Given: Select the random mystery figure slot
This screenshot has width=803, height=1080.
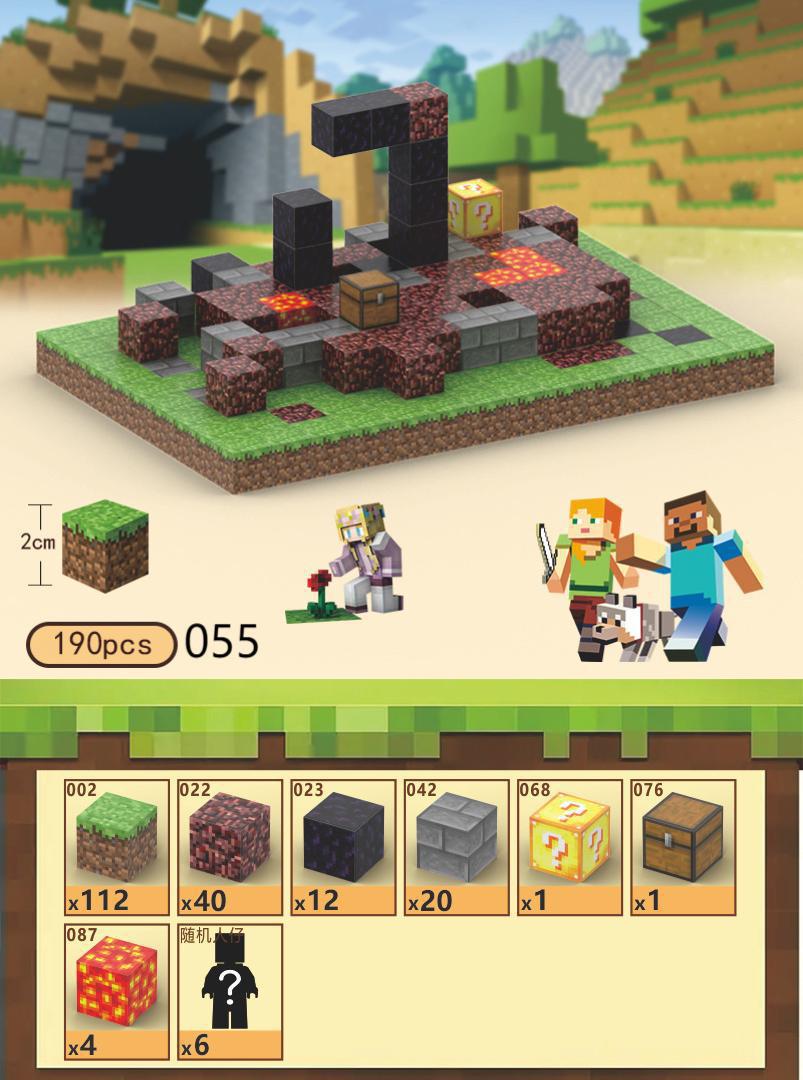Looking at the screenshot, I should click(230, 991).
